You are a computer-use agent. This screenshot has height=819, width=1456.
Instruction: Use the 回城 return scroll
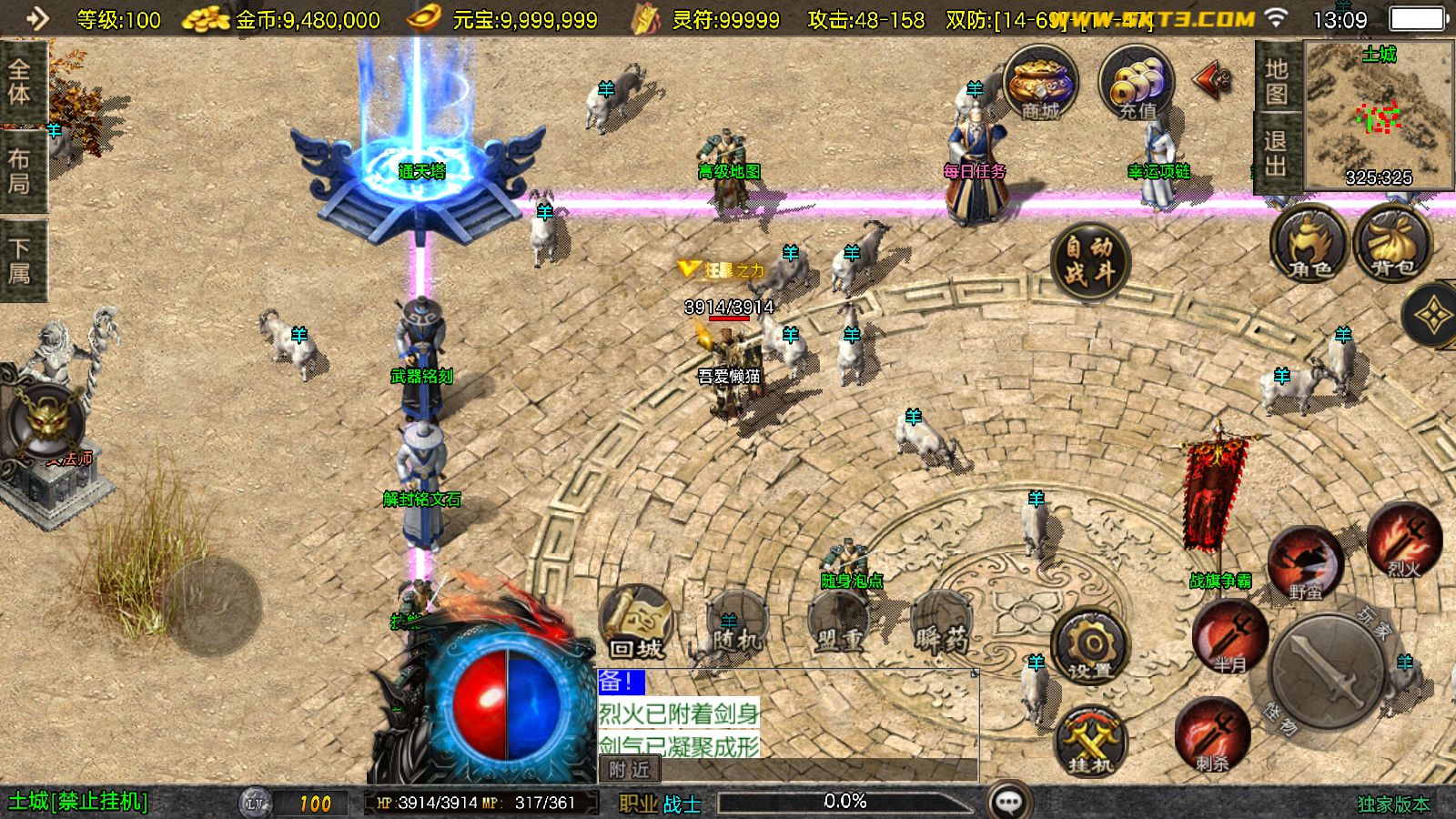coord(636,623)
